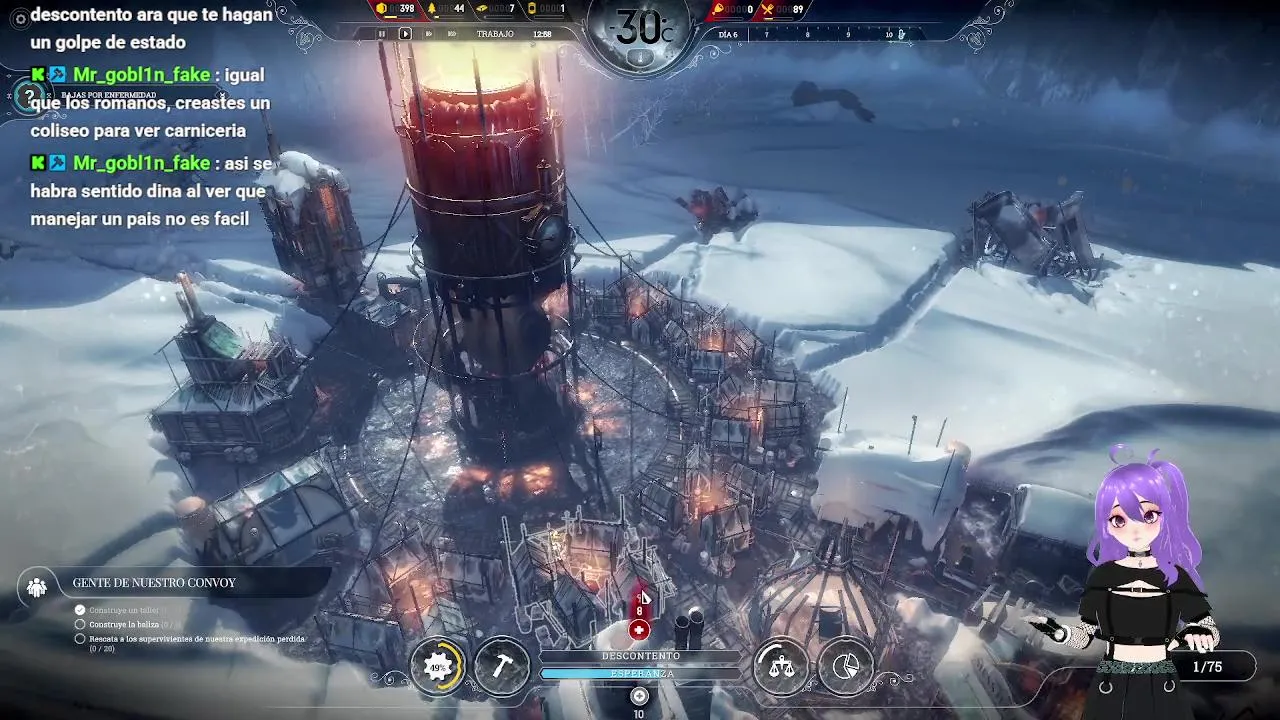This screenshot has width=1280, height=720.
Task: Click the red medical cross alert icon
Action: (639, 630)
